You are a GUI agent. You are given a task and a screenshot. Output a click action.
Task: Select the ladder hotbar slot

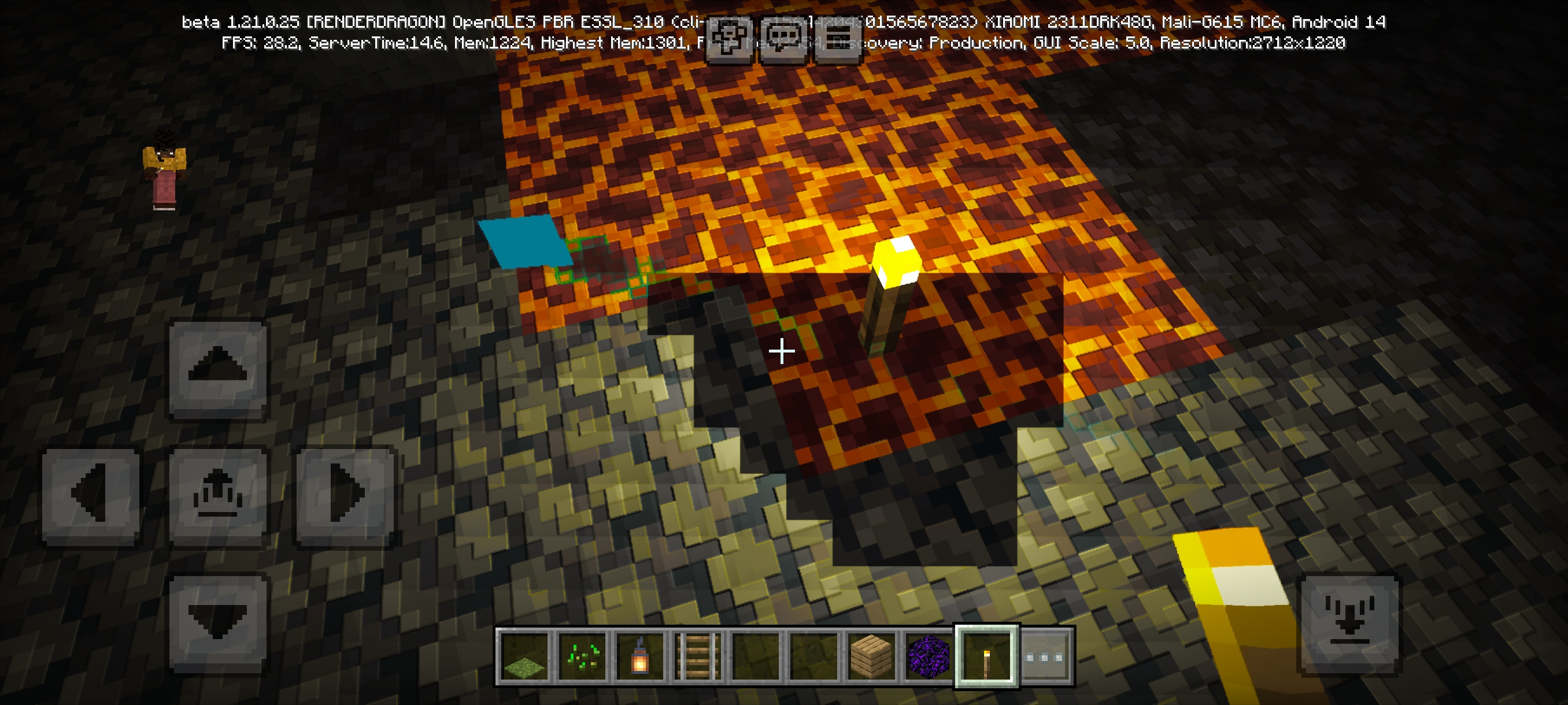(x=698, y=657)
